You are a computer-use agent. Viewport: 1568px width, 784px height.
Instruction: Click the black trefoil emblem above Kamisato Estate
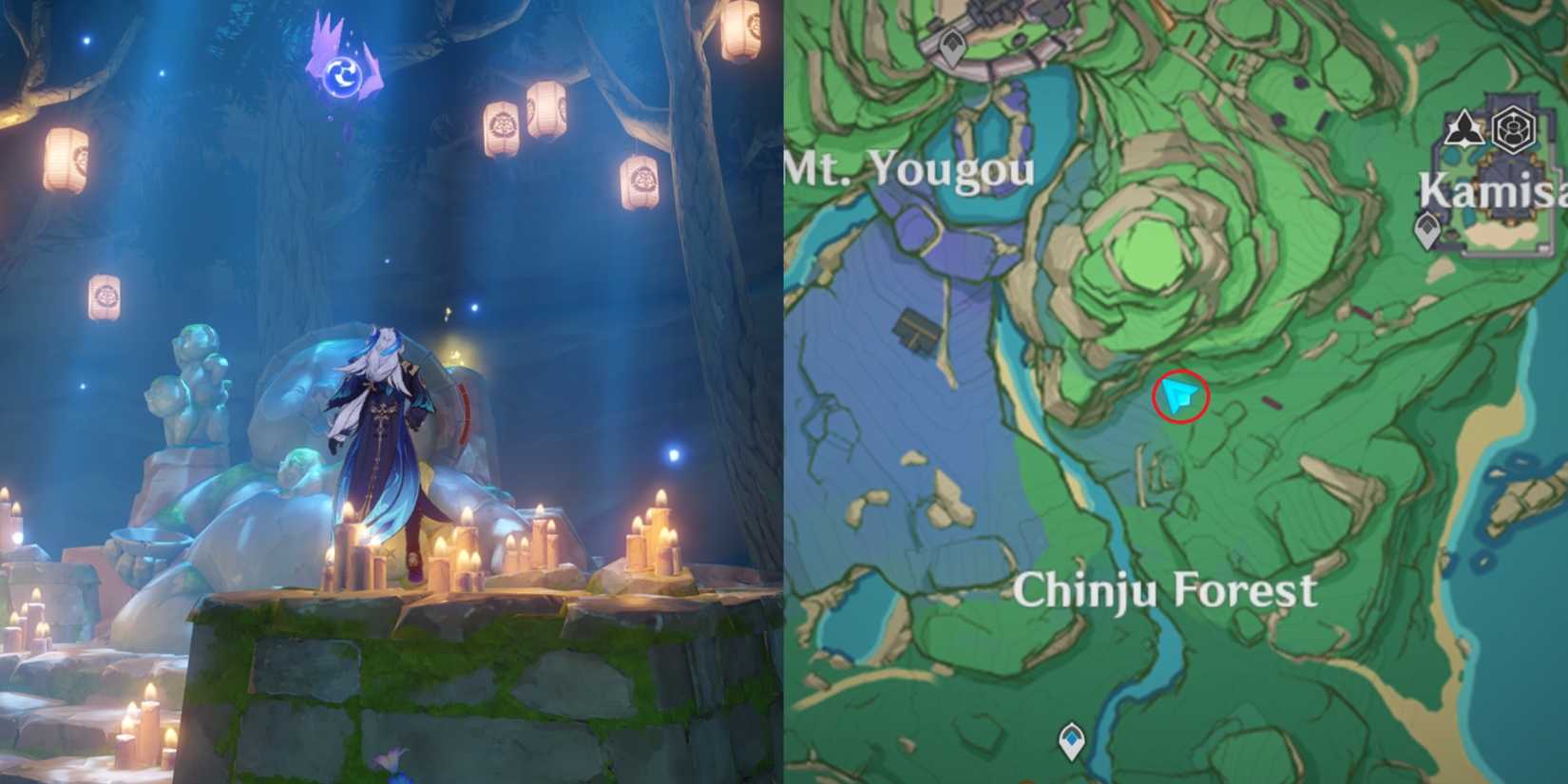(x=1463, y=126)
